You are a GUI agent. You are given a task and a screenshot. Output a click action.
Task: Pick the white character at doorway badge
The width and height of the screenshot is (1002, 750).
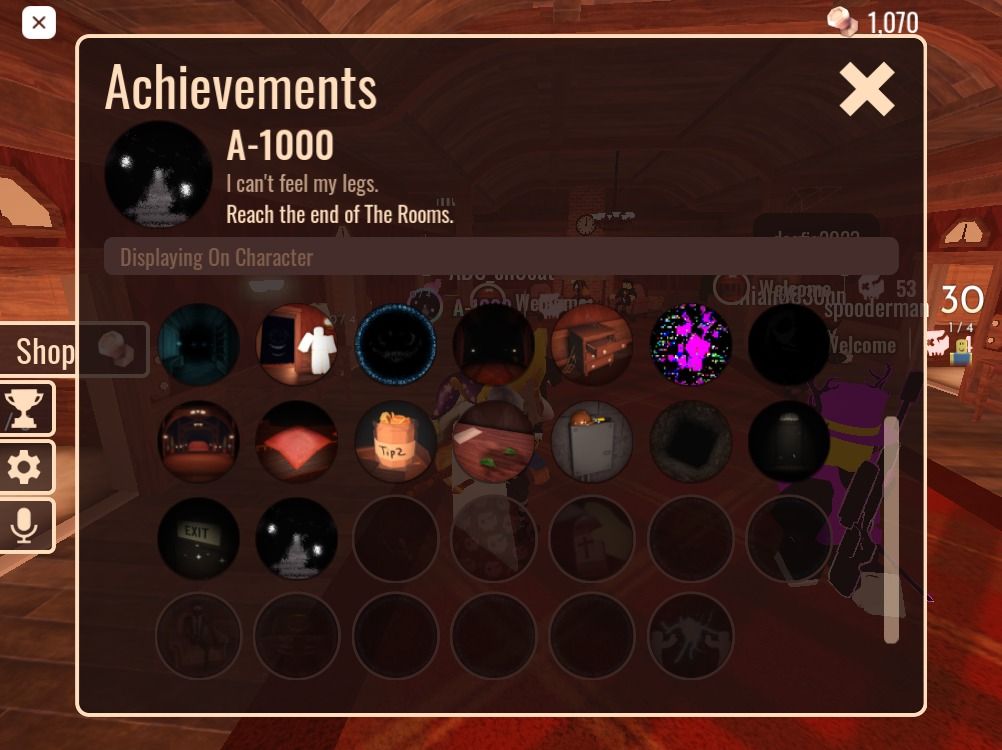(x=297, y=345)
